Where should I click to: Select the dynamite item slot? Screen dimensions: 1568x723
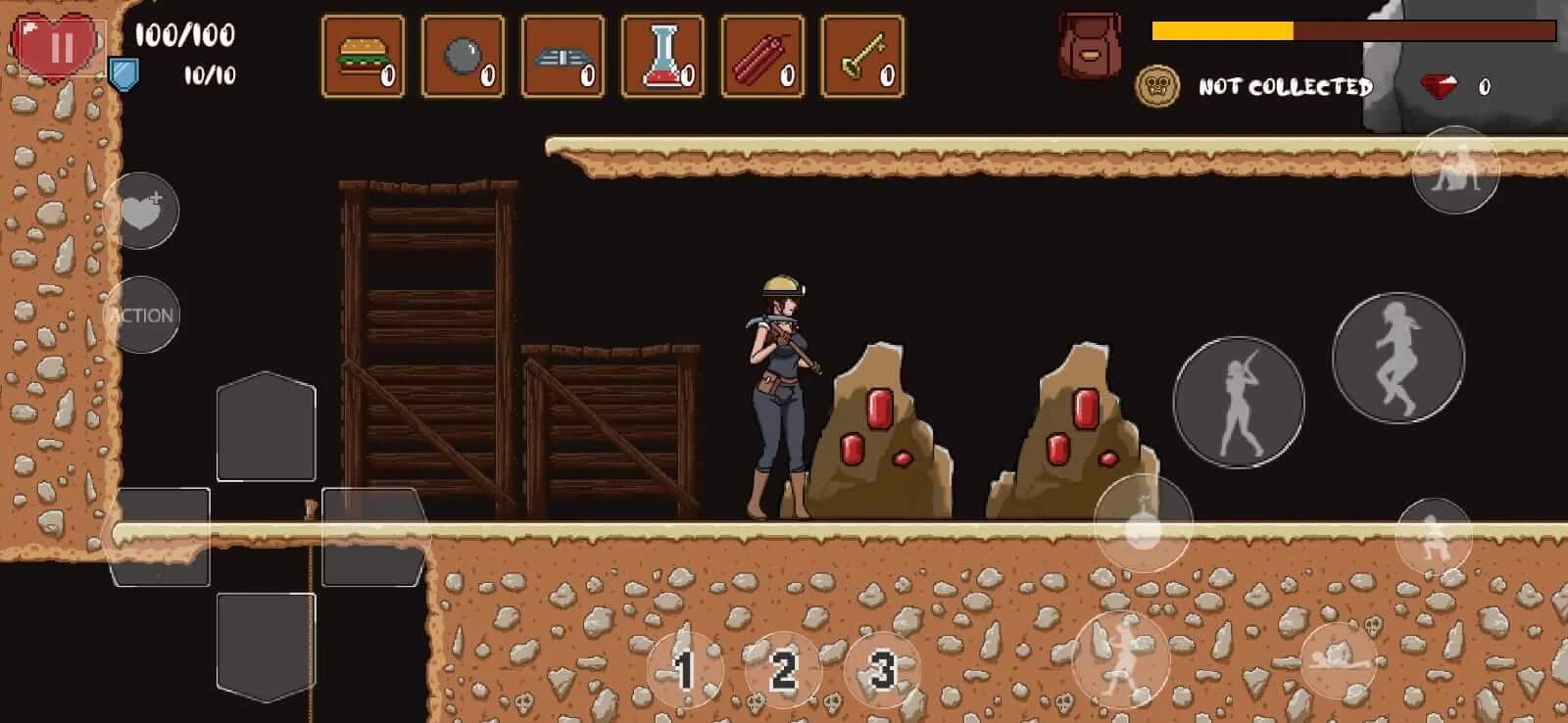click(762, 57)
